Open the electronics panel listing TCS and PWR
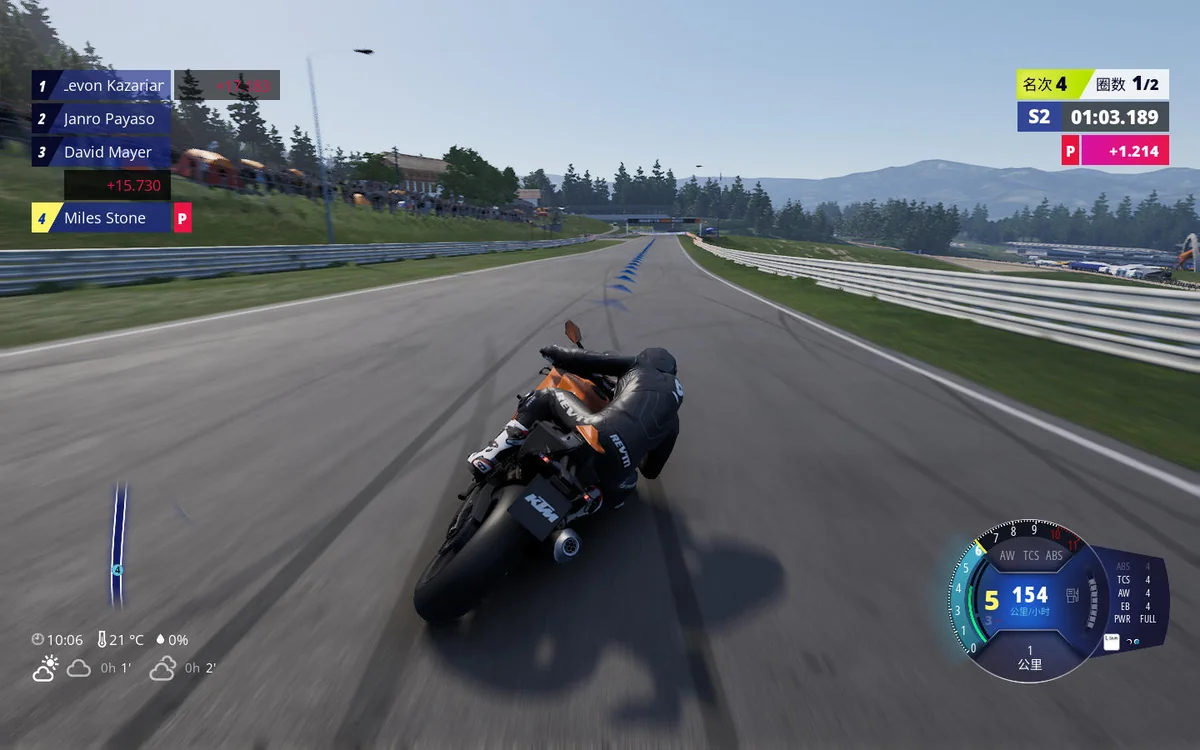 click(x=1135, y=592)
